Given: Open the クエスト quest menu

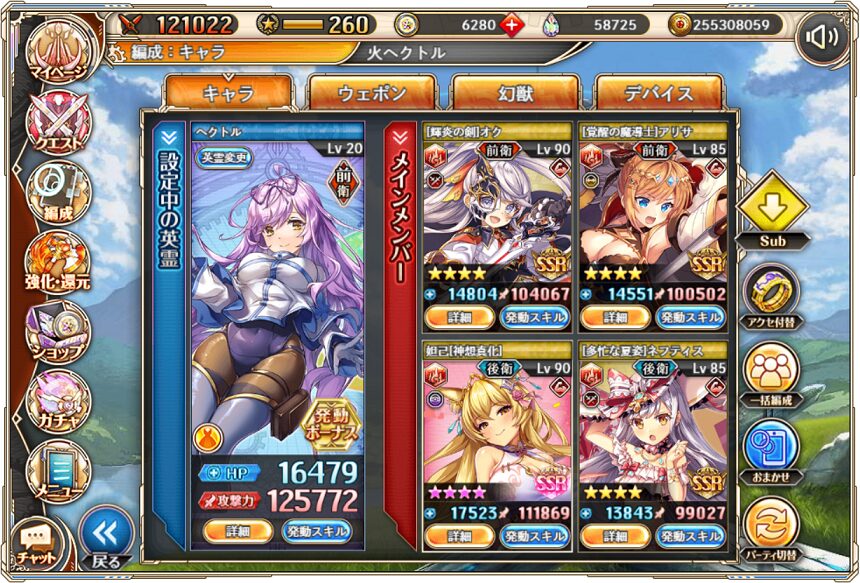Looking at the screenshot, I should pyautogui.click(x=57, y=125).
